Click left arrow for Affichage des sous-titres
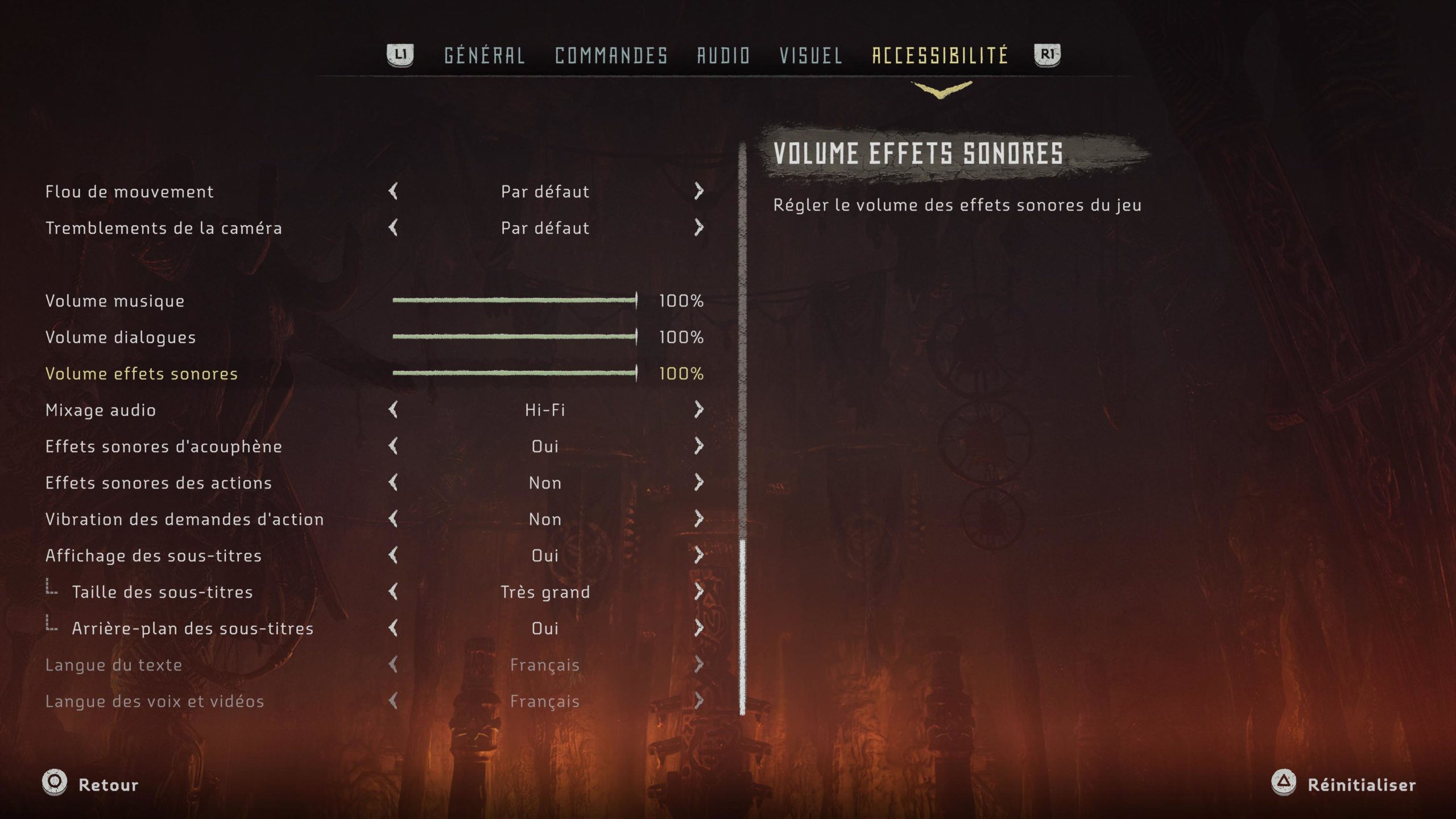Image resolution: width=1456 pixels, height=819 pixels. 393,555
